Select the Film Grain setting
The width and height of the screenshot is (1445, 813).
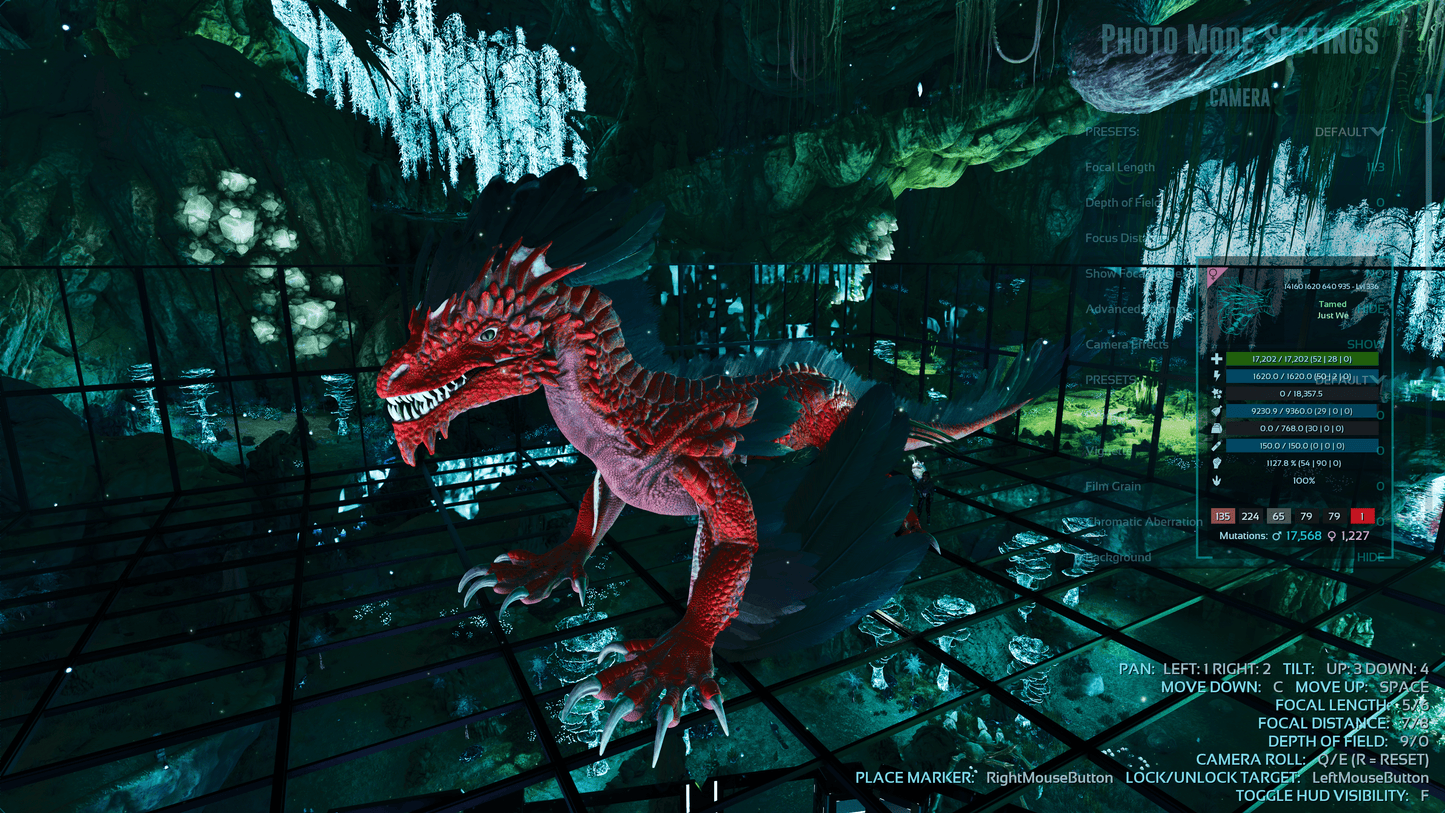(x=1113, y=487)
